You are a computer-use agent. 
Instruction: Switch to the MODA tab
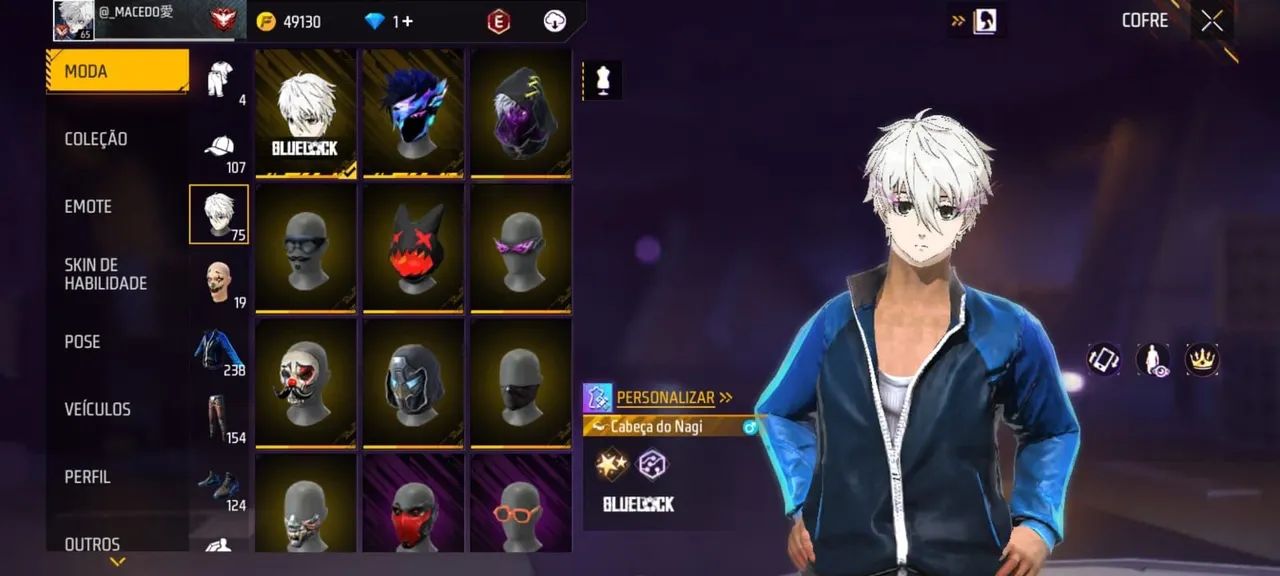(116, 71)
